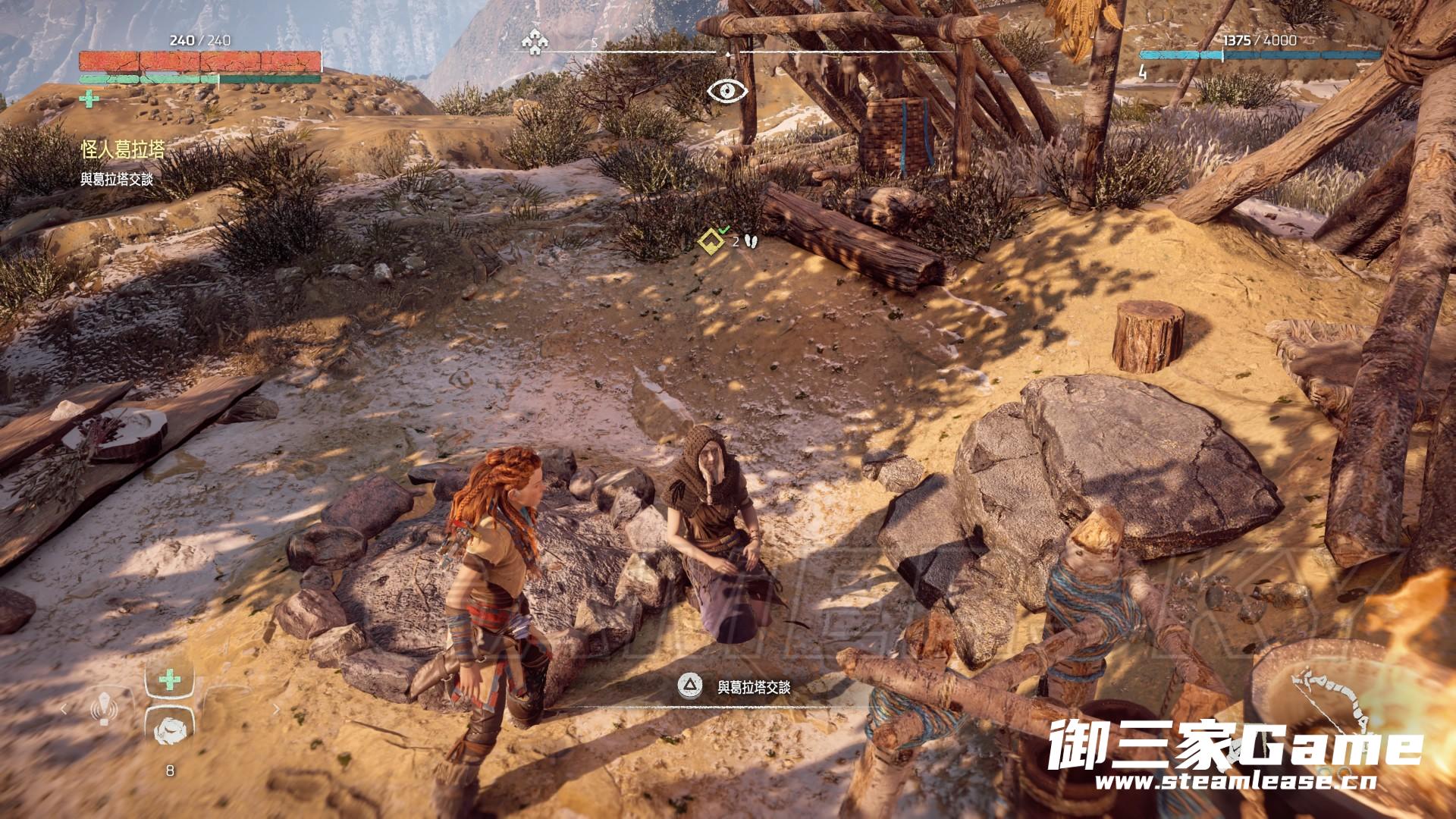Select the green cross healing slot
Viewport: 1456px width, 819px height.
169,679
